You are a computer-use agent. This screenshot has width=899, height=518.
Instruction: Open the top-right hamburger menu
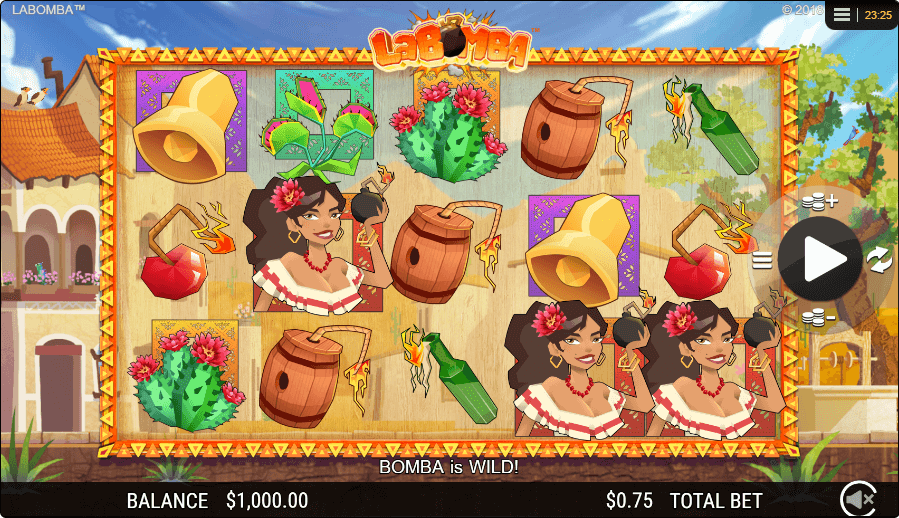842,15
